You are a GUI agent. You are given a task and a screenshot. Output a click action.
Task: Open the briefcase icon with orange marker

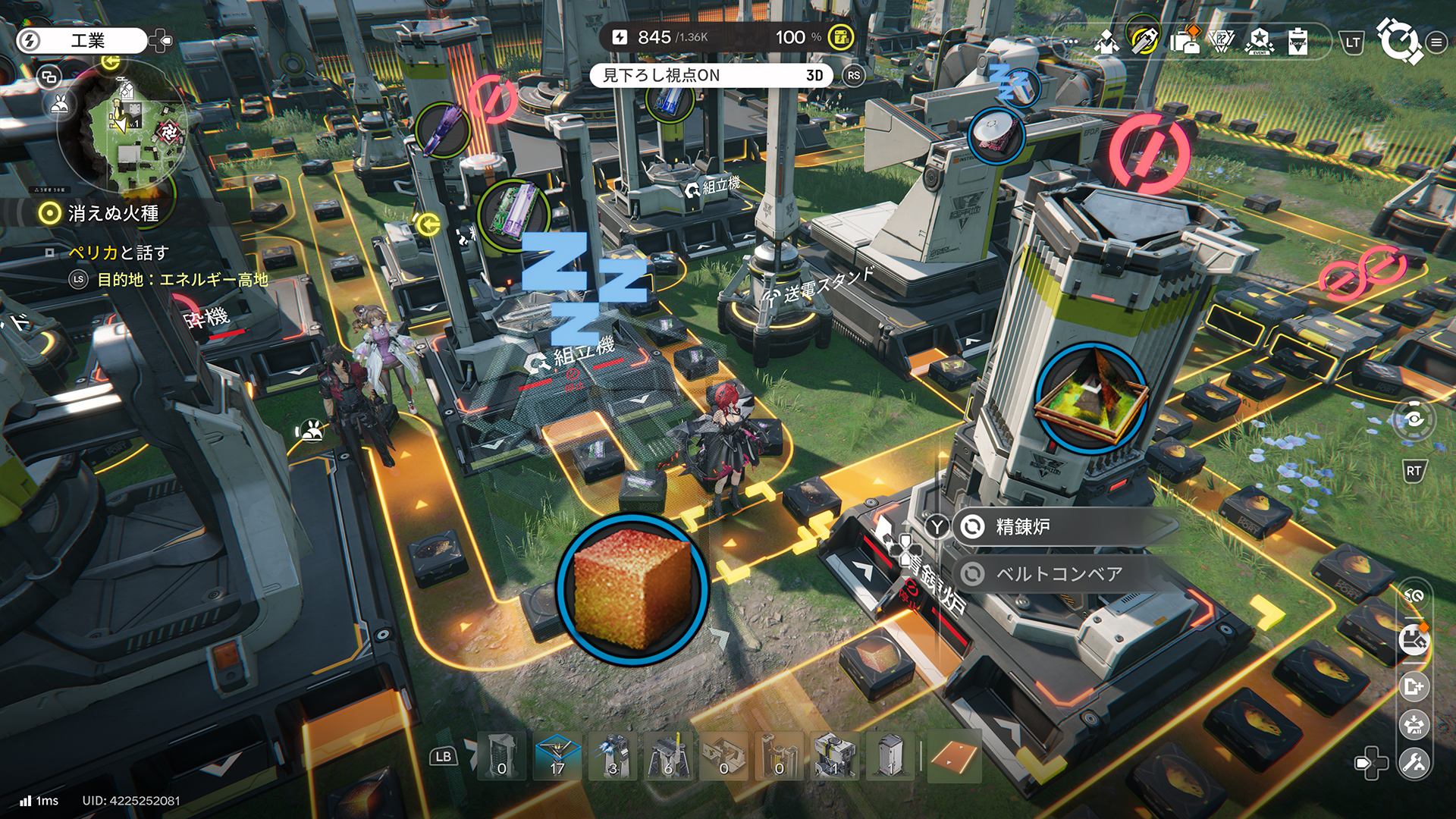1184,42
